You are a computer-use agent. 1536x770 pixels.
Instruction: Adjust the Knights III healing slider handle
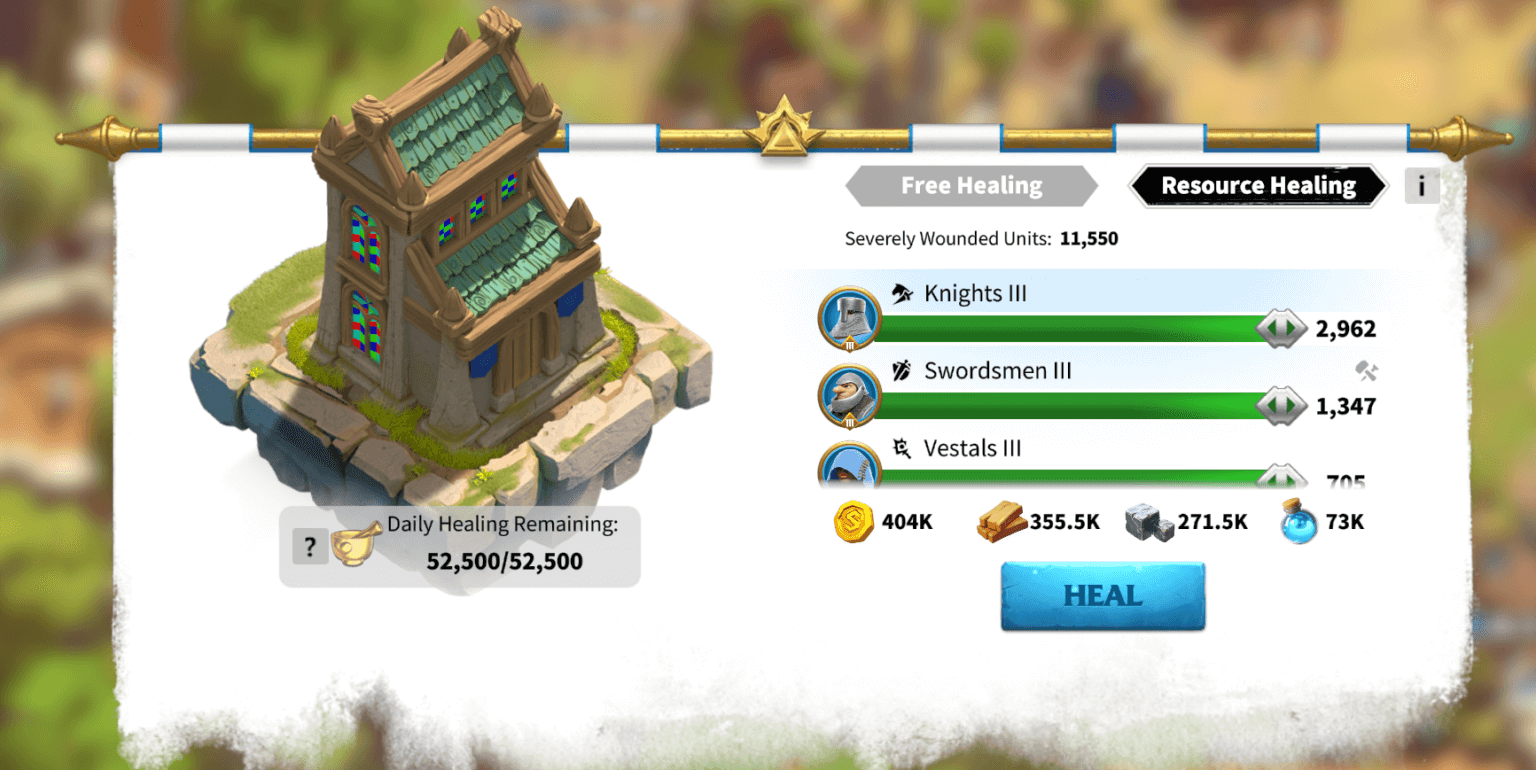pos(1281,327)
